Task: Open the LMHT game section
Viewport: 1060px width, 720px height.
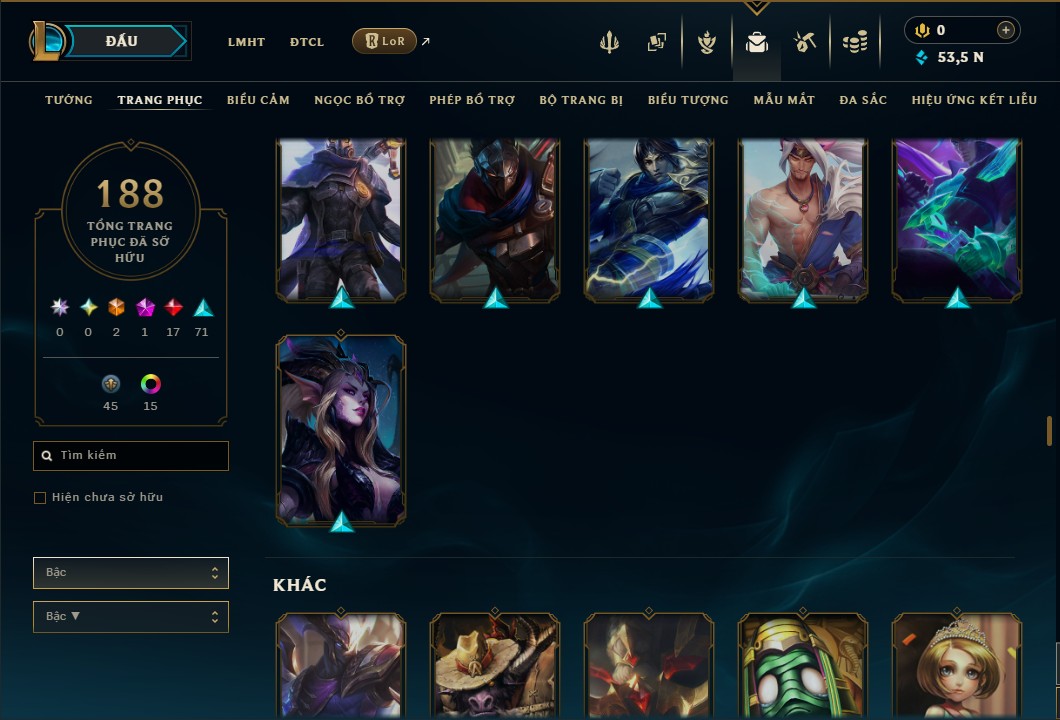Action: (x=246, y=42)
